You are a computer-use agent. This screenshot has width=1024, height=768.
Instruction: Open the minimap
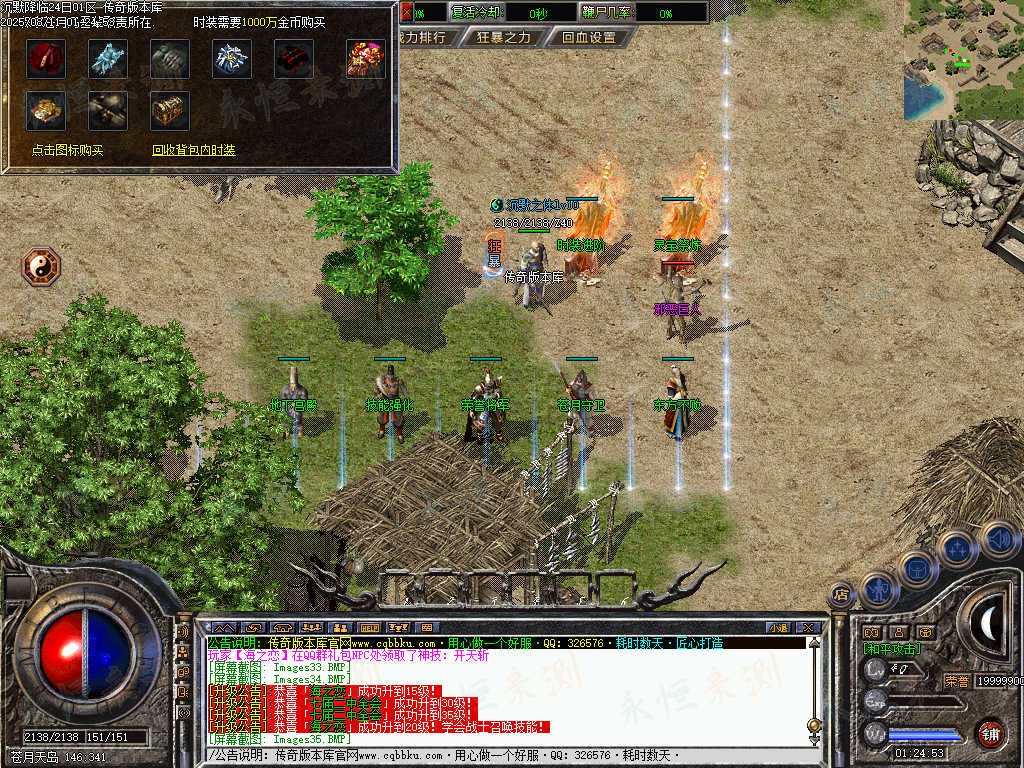(963, 60)
